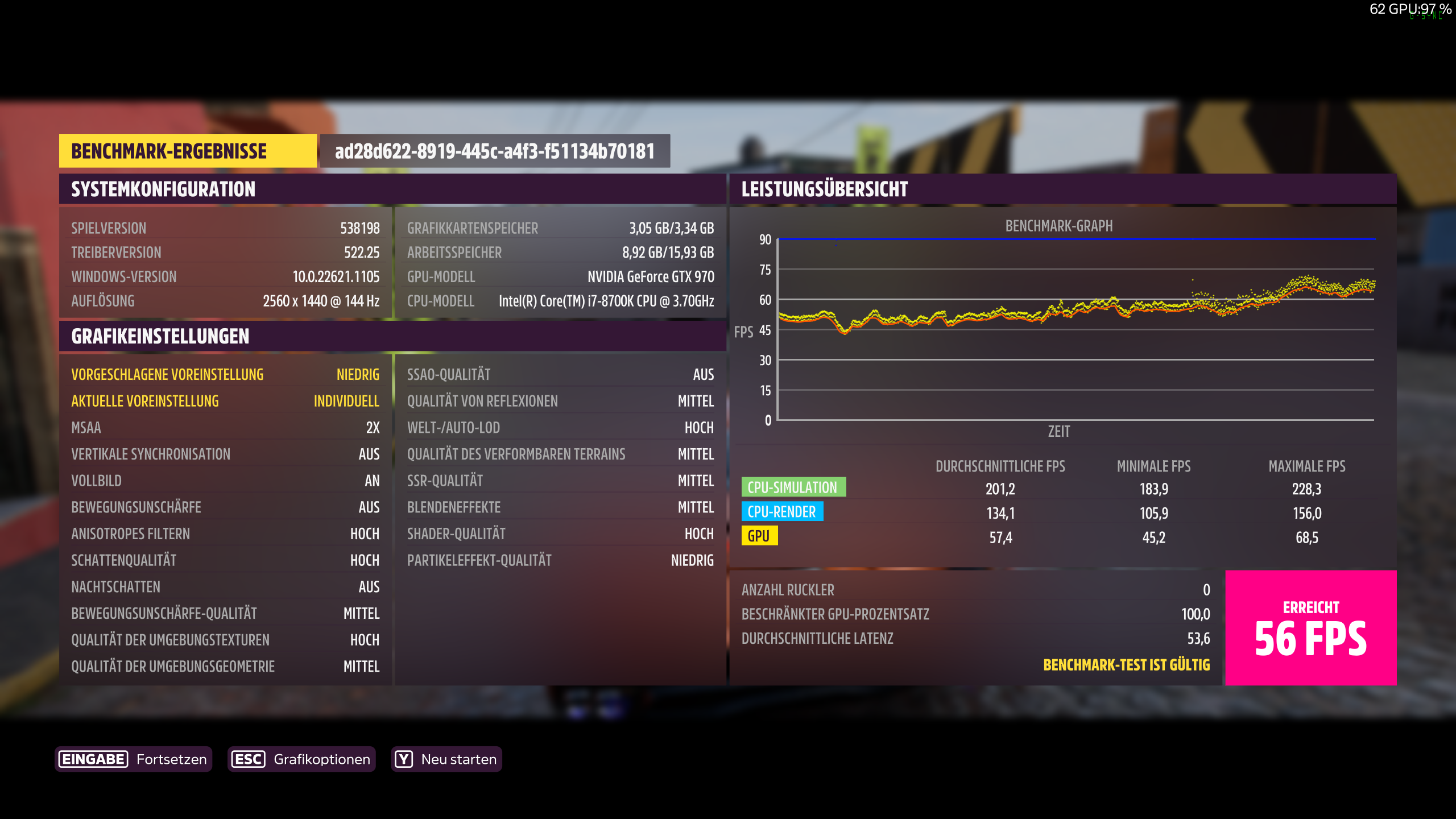Select the GRAFIKEINSTELLUNGEN section header

pos(159,336)
